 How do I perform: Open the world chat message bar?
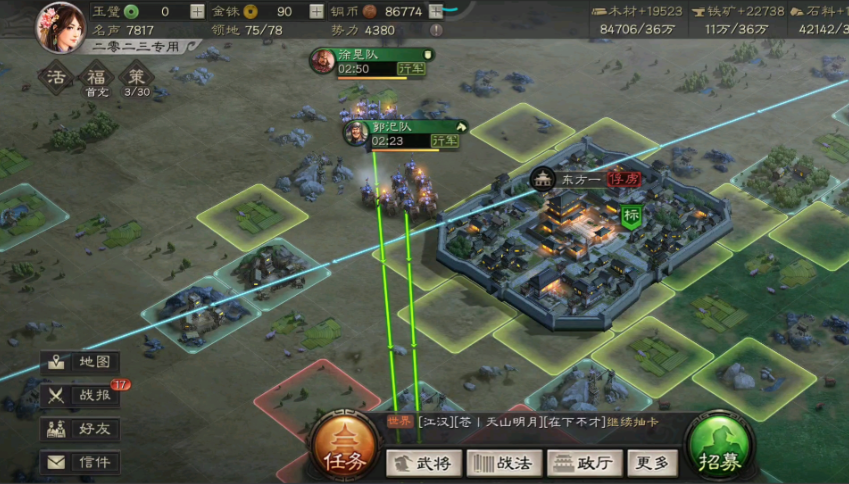[x=530, y=423]
